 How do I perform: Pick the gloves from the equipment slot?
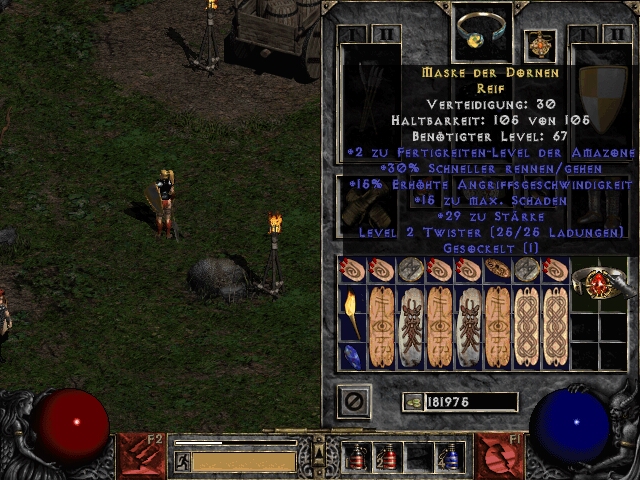coord(366,205)
